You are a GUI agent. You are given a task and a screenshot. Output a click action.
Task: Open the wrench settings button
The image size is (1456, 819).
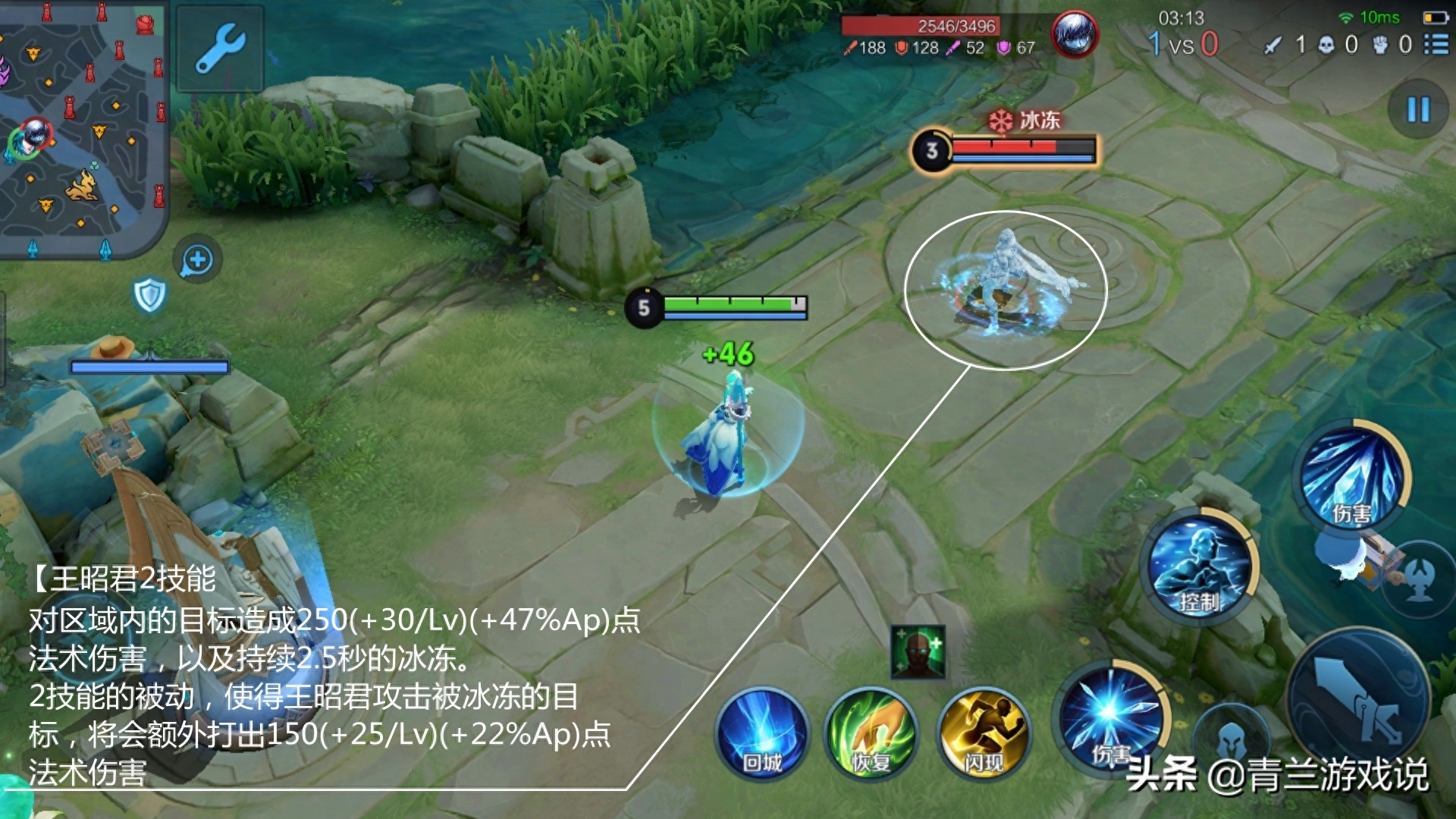pyautogui.click(x=220, y=49)
